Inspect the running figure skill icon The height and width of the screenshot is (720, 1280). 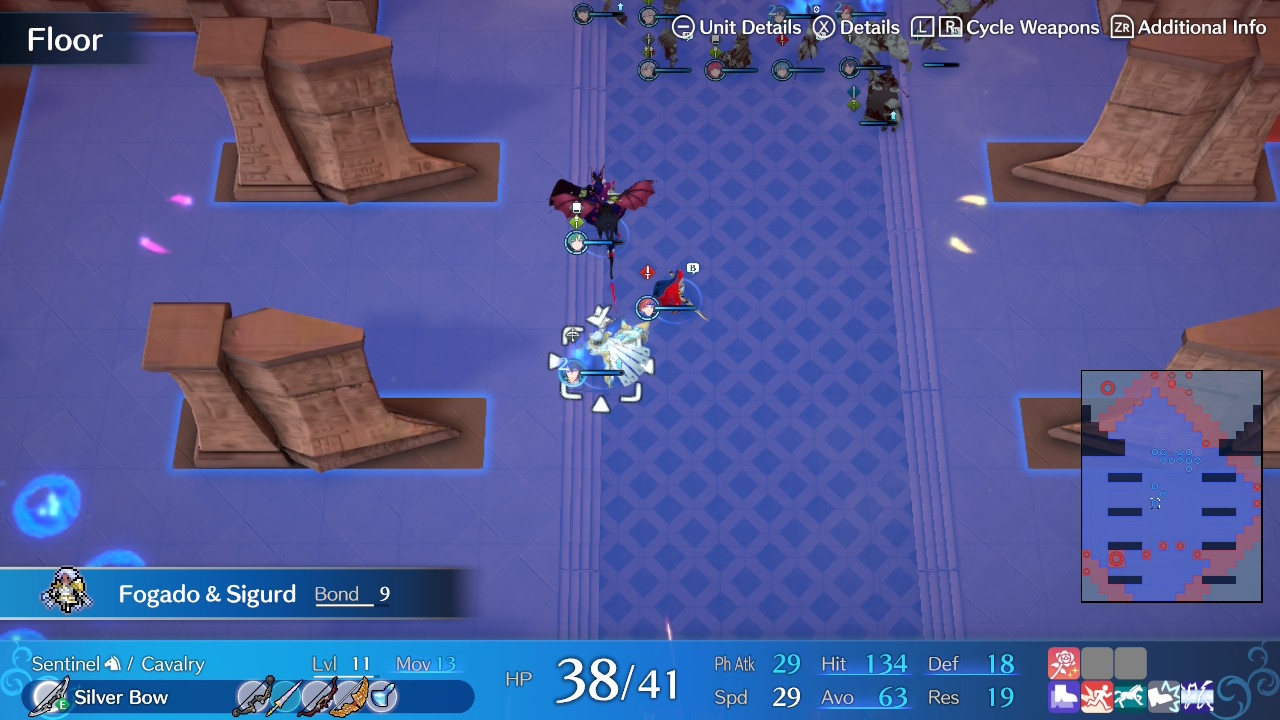coord(1097,696)
